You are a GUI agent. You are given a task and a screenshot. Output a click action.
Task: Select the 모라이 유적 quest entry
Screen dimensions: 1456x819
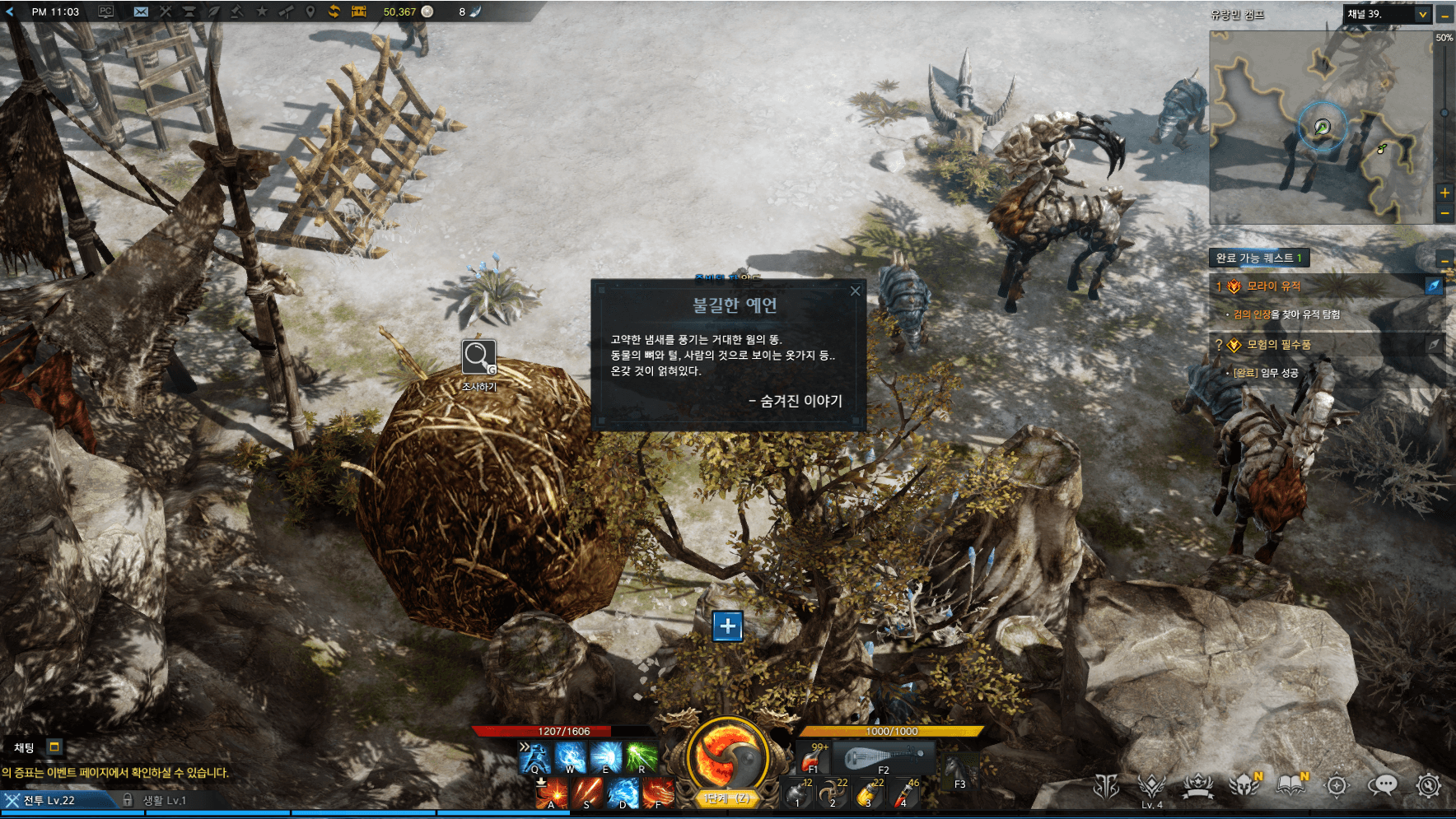[x=1273, y=286]
